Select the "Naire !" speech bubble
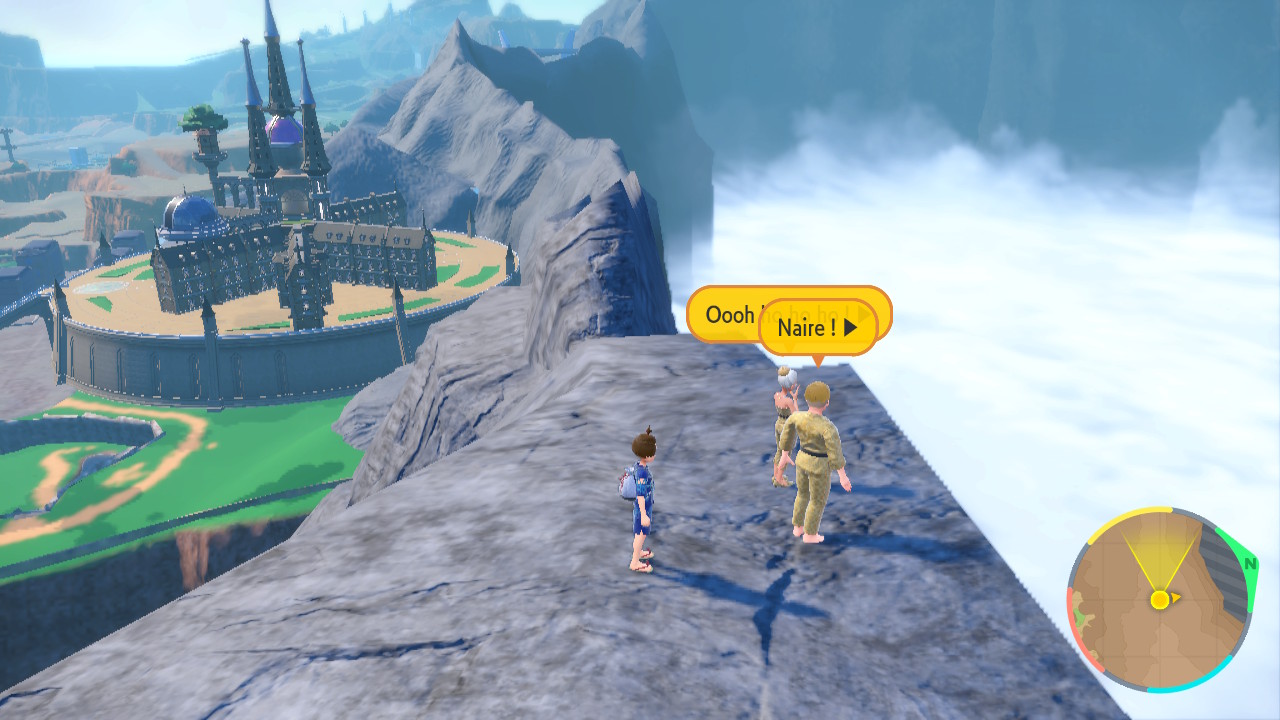This screenshot has width=1280, height=720. 817,328
